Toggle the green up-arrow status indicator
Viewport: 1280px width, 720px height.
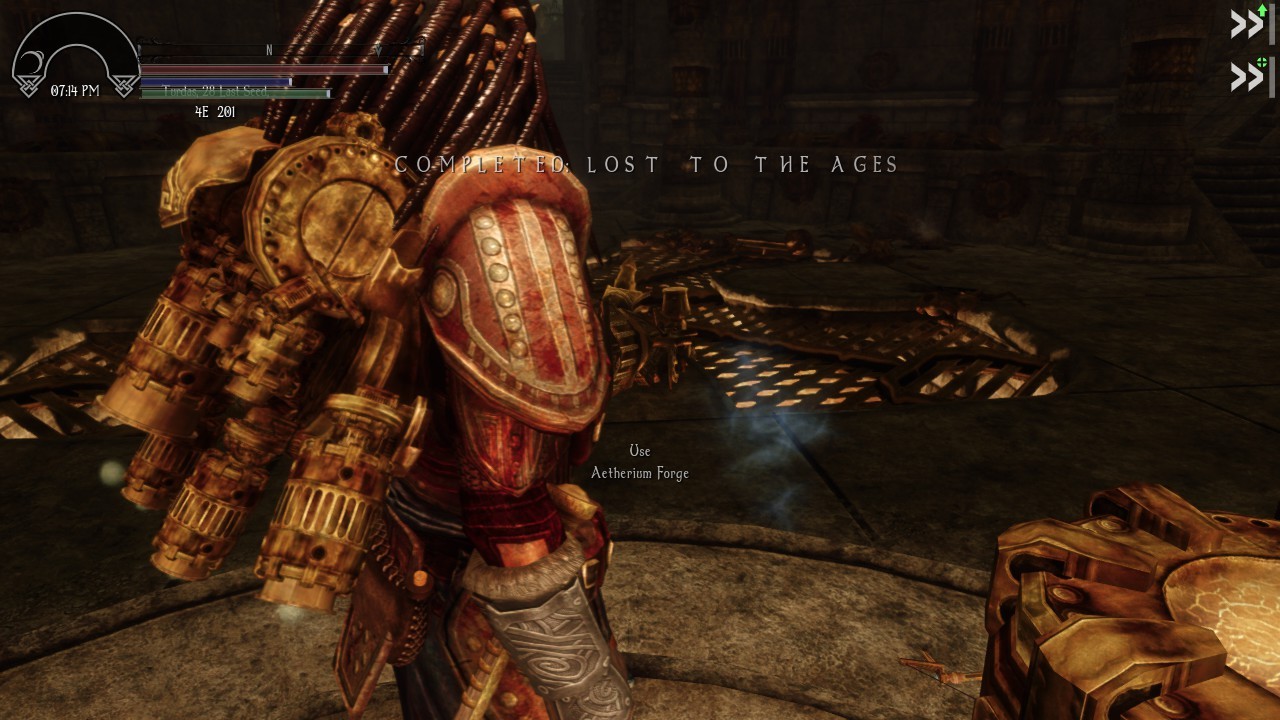pos(1262,10)
